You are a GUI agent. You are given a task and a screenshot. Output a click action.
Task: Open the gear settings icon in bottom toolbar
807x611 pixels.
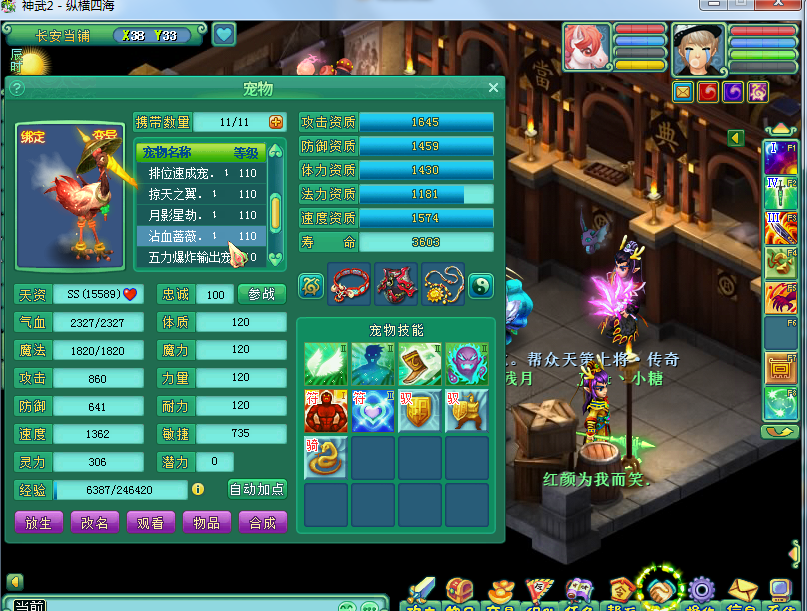pos(699,590)
